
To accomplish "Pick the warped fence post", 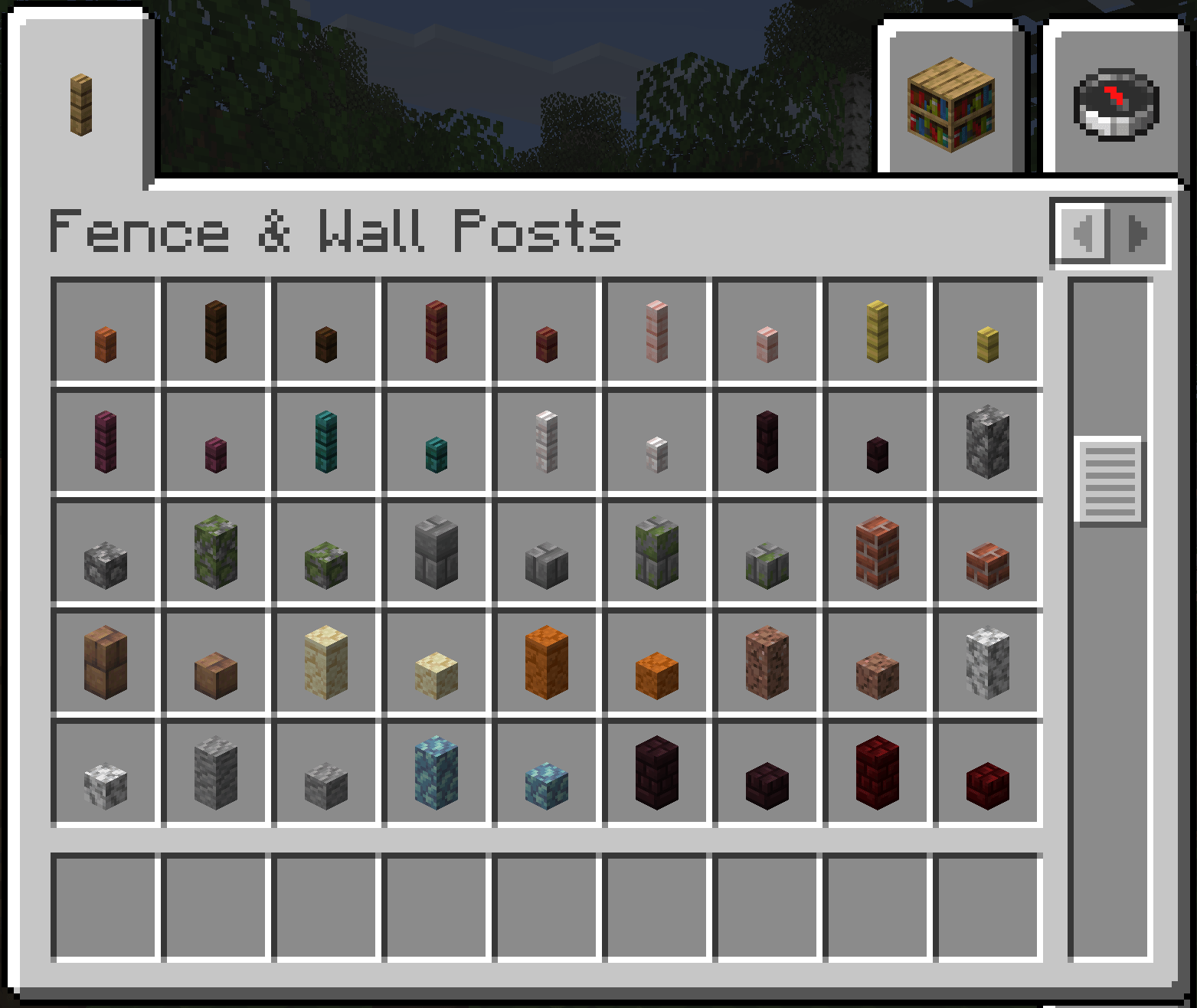I will (x=326, y=440).
